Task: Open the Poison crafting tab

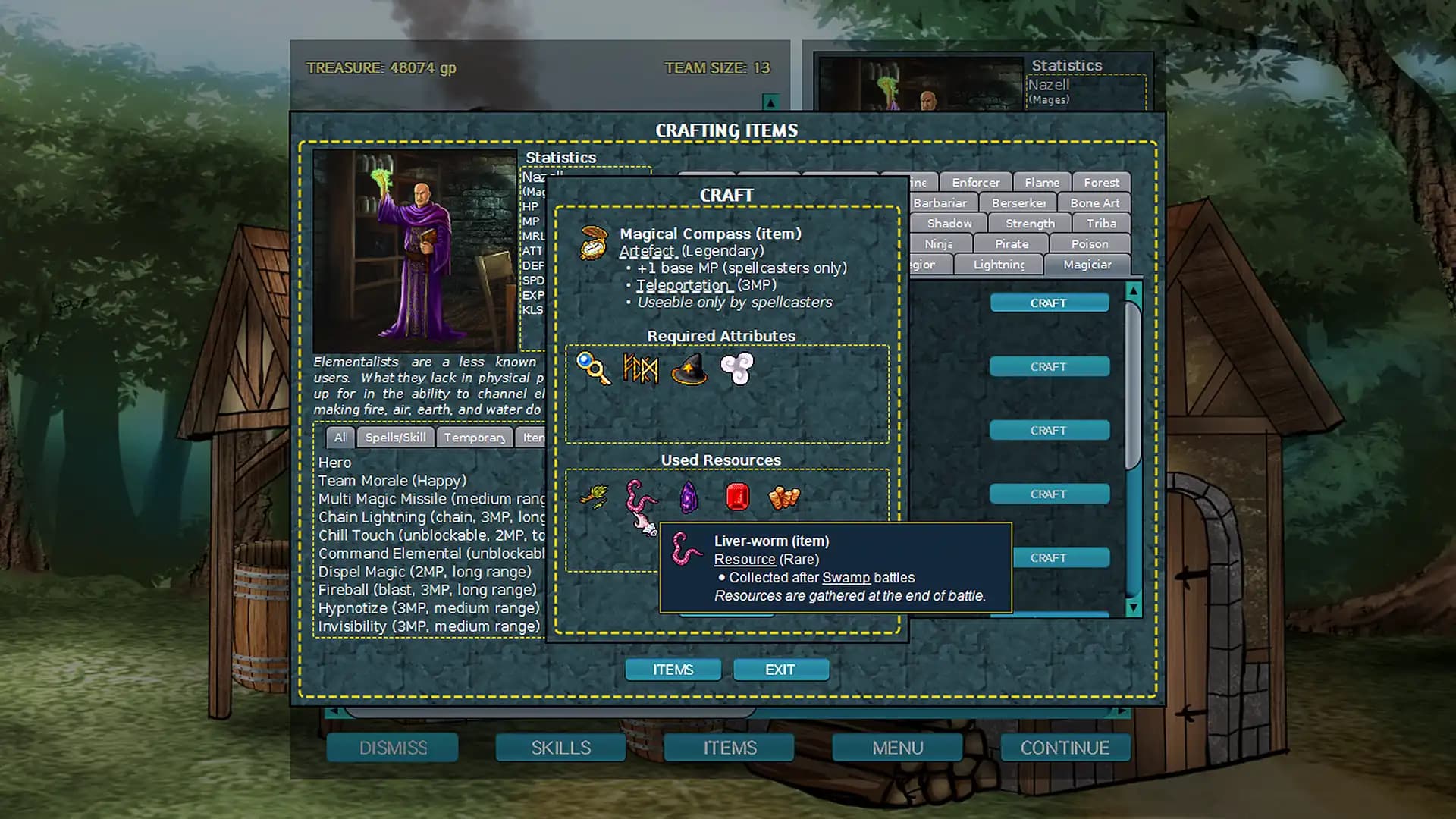Action: click(x=1089, y=244)
